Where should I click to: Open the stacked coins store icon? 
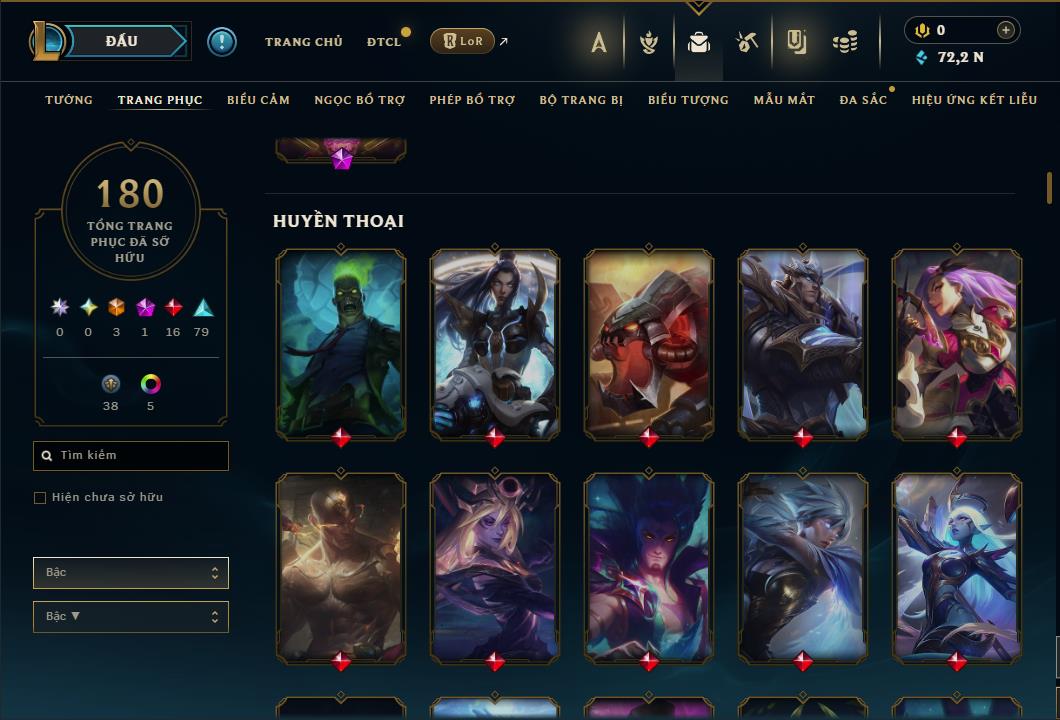[845, 42]
